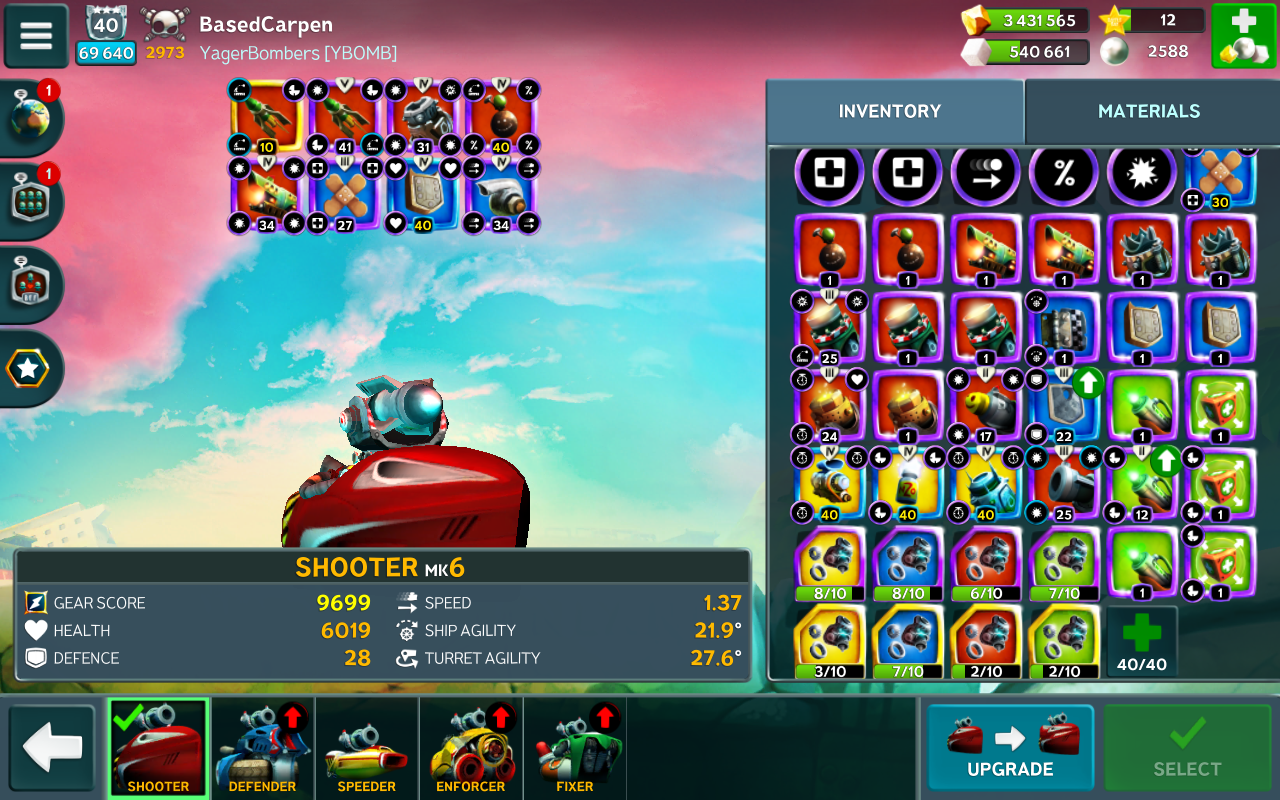This screenshot has height=800, width=1280.
Task: Select the Defender ship
Action: (x=262, y=747)
